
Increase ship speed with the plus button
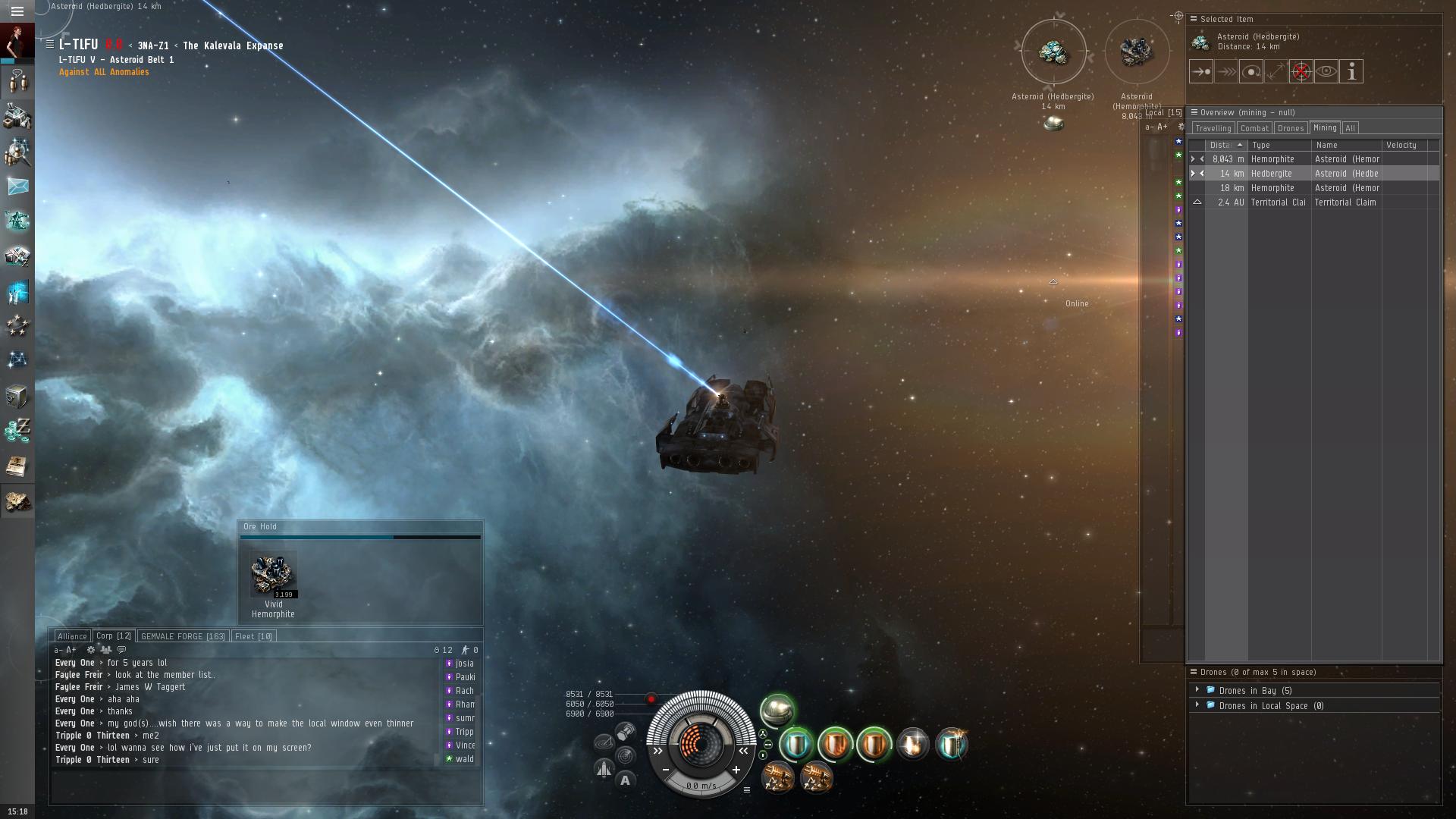click(x=736, y=770)
